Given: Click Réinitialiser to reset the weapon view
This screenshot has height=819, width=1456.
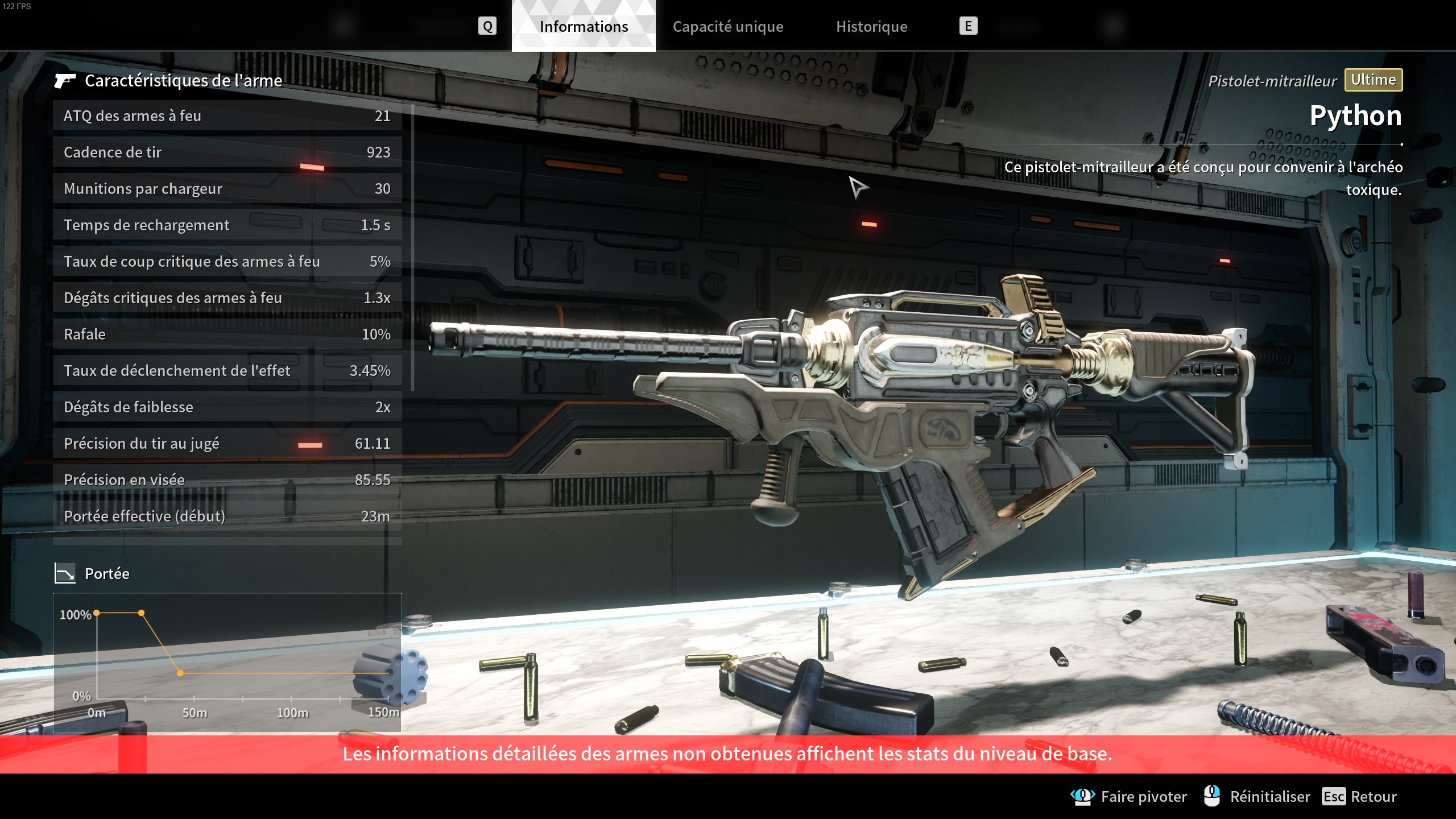Looking at the screenshot, I should (x=1258, y=796).
